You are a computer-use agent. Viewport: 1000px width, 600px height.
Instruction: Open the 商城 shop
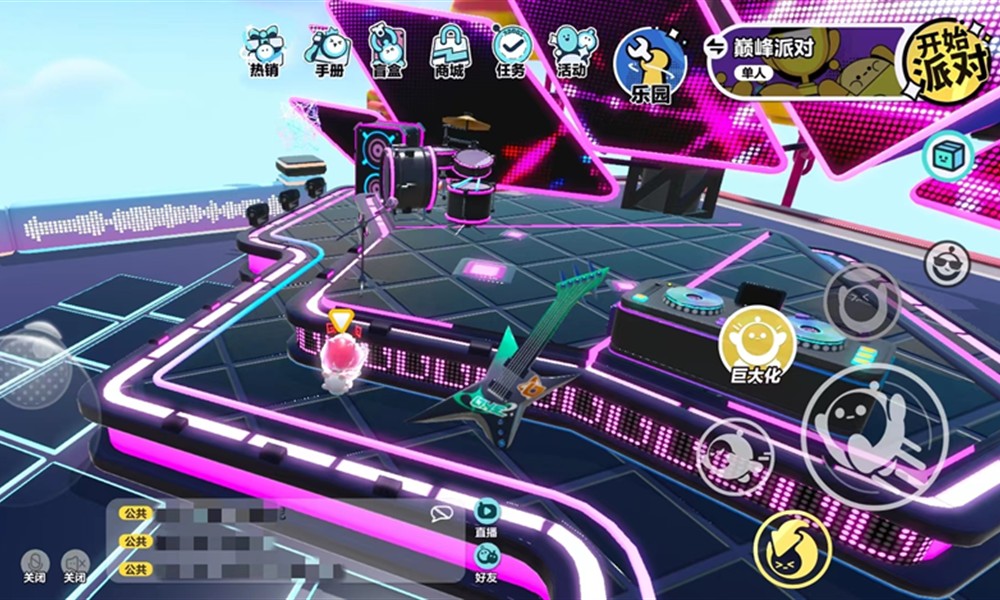click(x=449, y=52)
